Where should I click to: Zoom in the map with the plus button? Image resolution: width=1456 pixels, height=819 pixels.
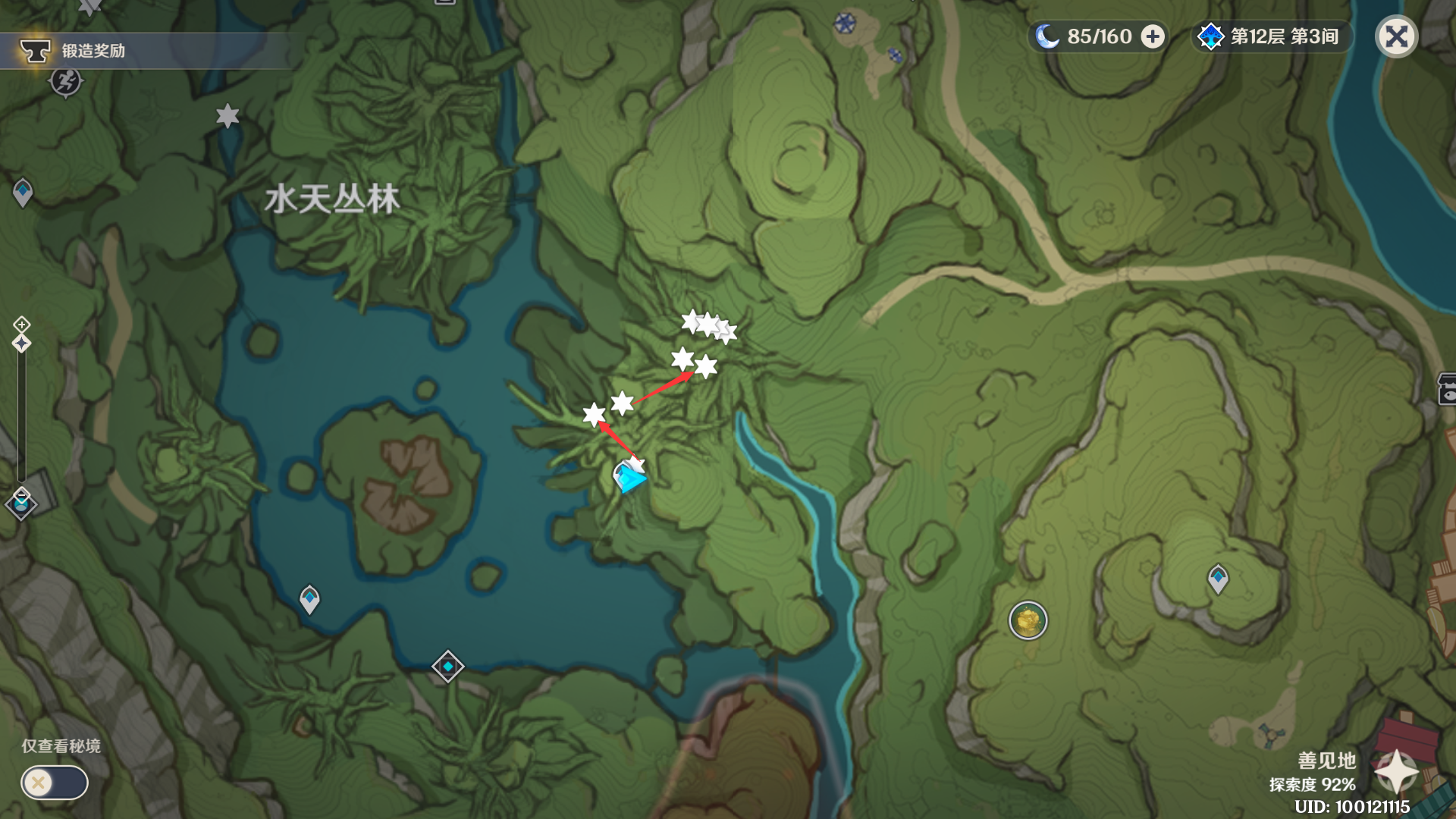(21, 325)
